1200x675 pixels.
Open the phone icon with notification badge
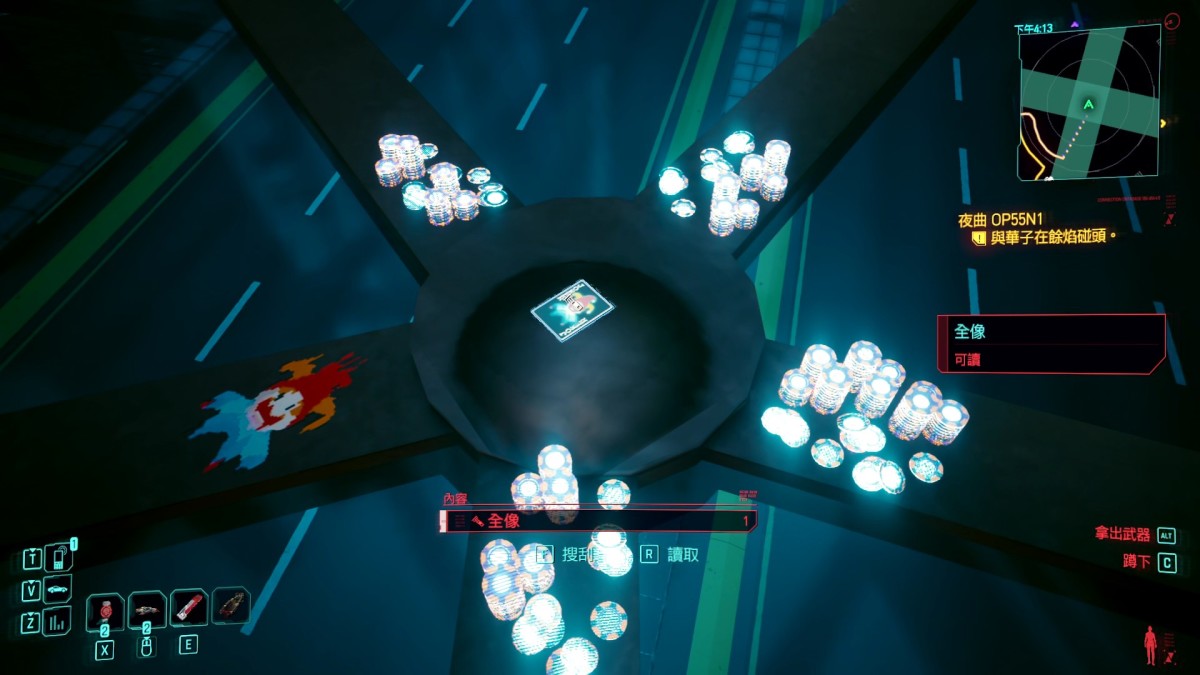coord(59,557)
